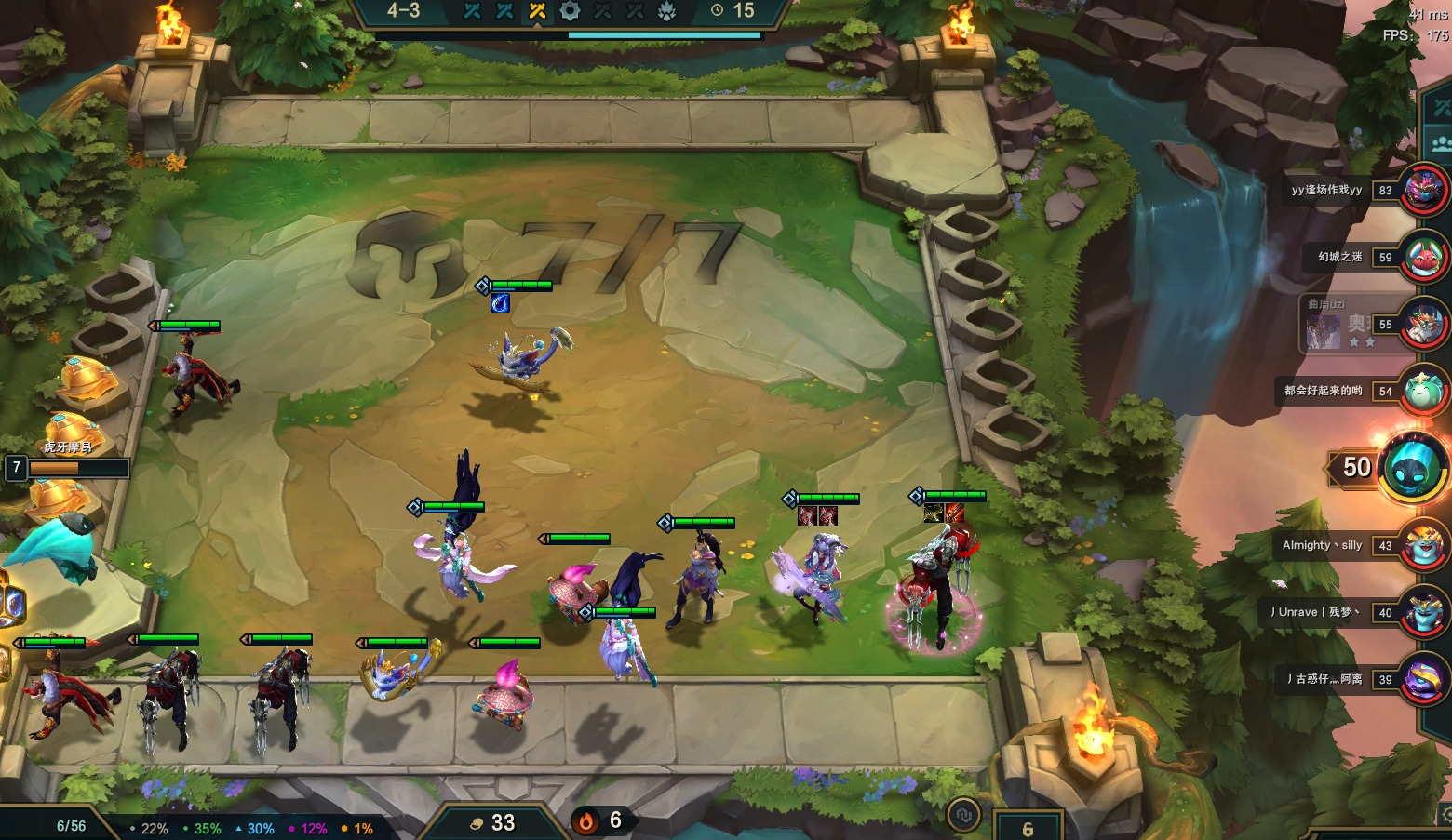
Task: Click 曲周uzi's avatar with 55 health
Action: [1424, 324]
